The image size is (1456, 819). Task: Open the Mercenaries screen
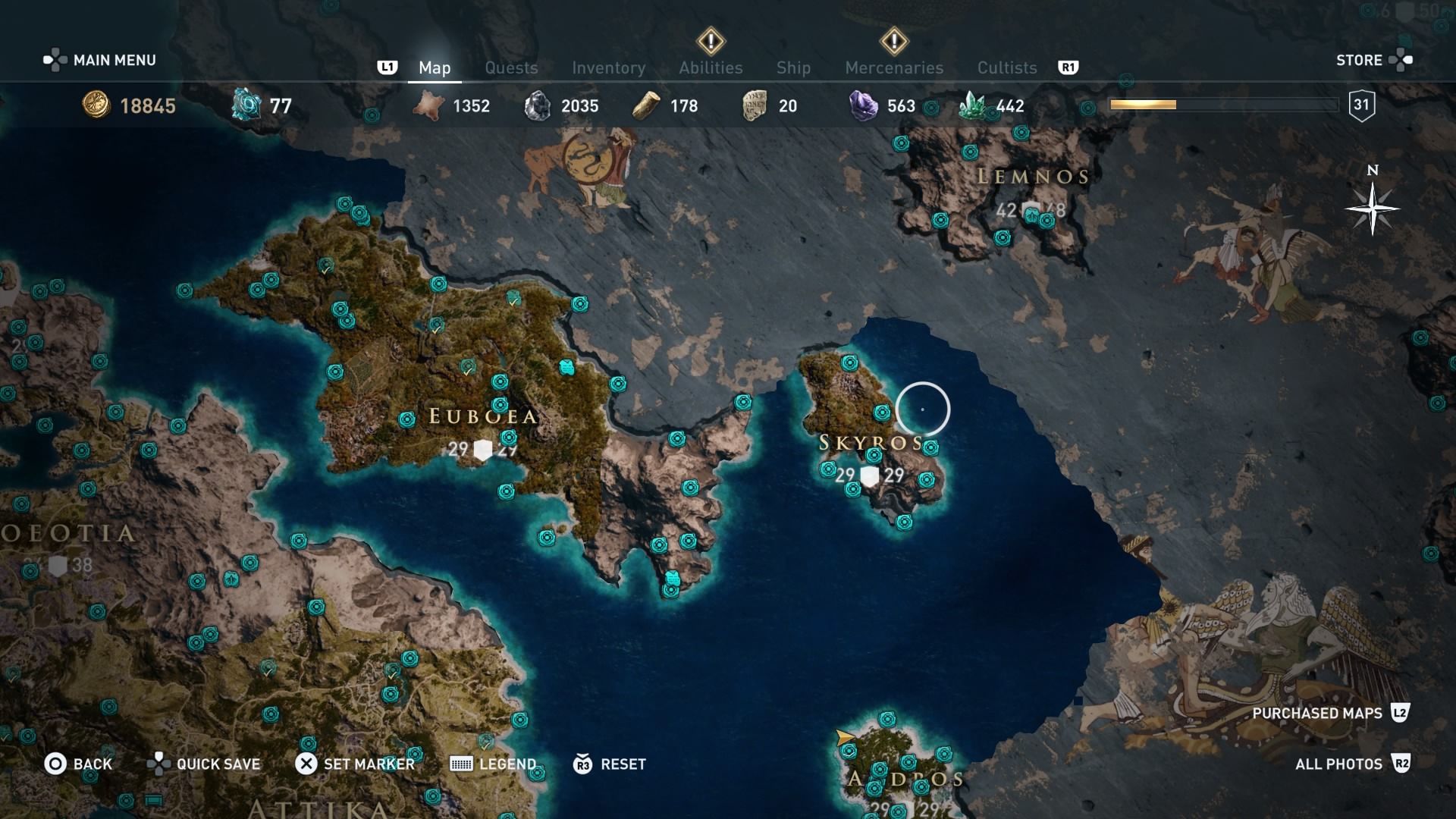[894, 67]
